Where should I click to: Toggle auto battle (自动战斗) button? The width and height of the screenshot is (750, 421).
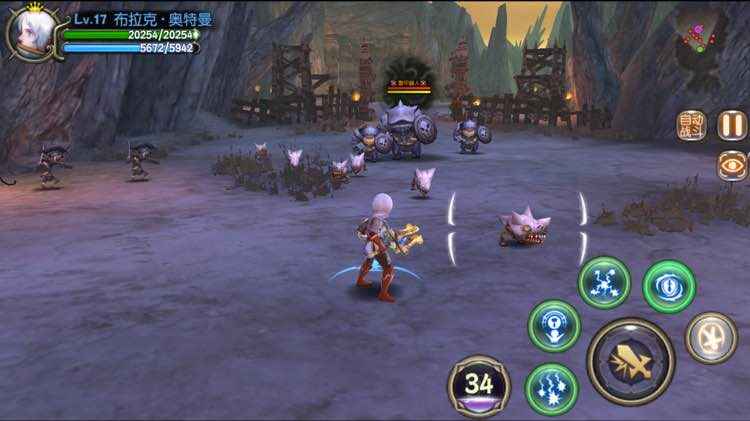coord(692,125)
